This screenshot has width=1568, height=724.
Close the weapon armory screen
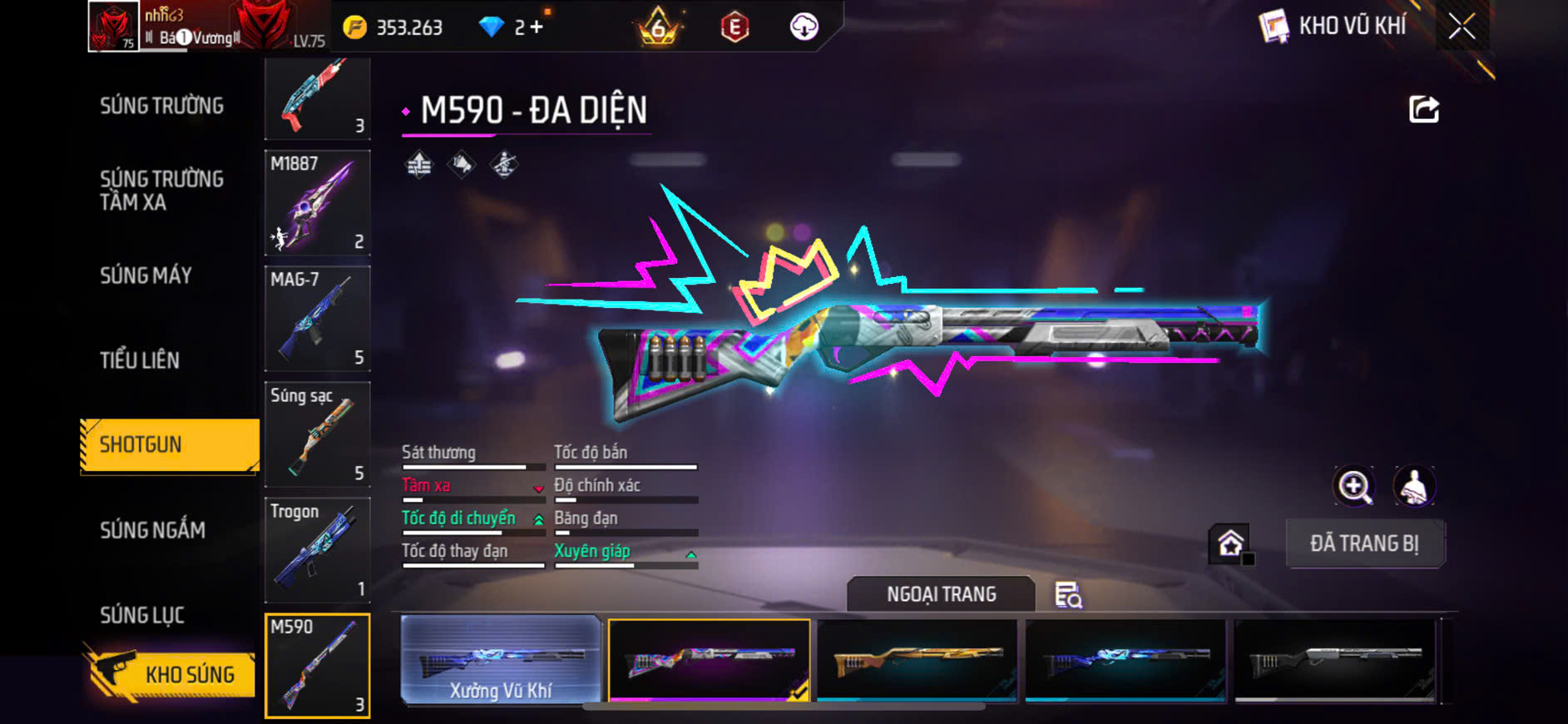[x=1462, y=27]
